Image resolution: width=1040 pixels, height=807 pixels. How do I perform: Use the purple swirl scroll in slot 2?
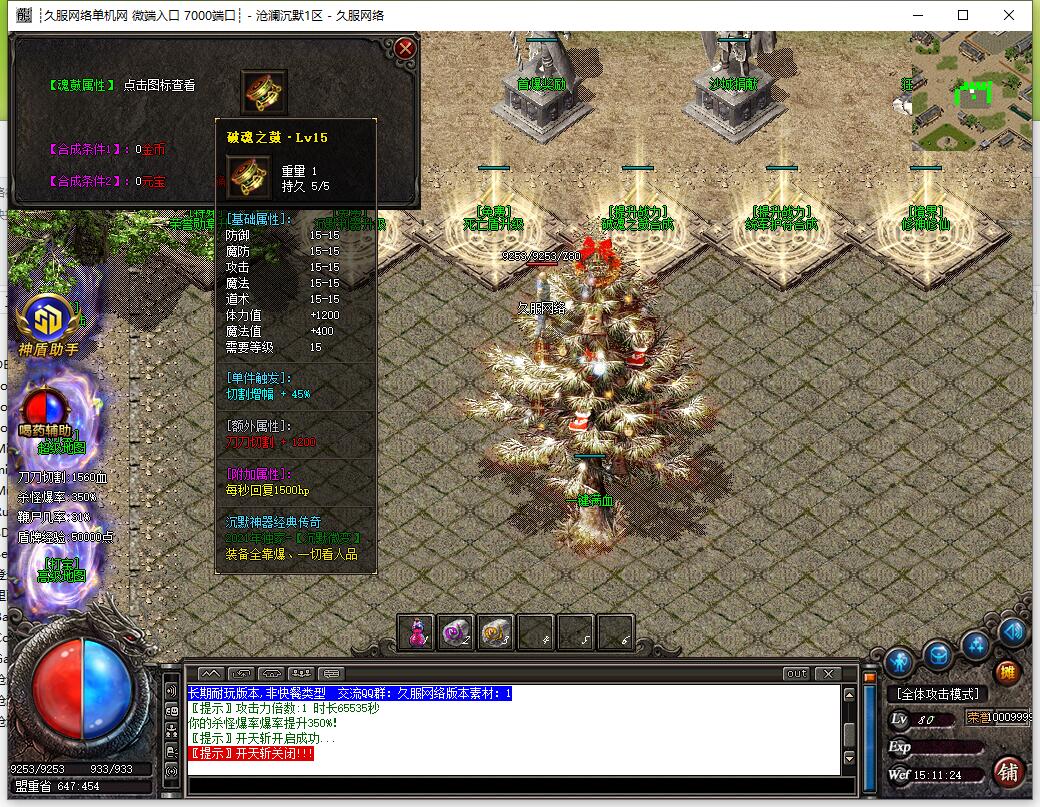pos(455,632)
